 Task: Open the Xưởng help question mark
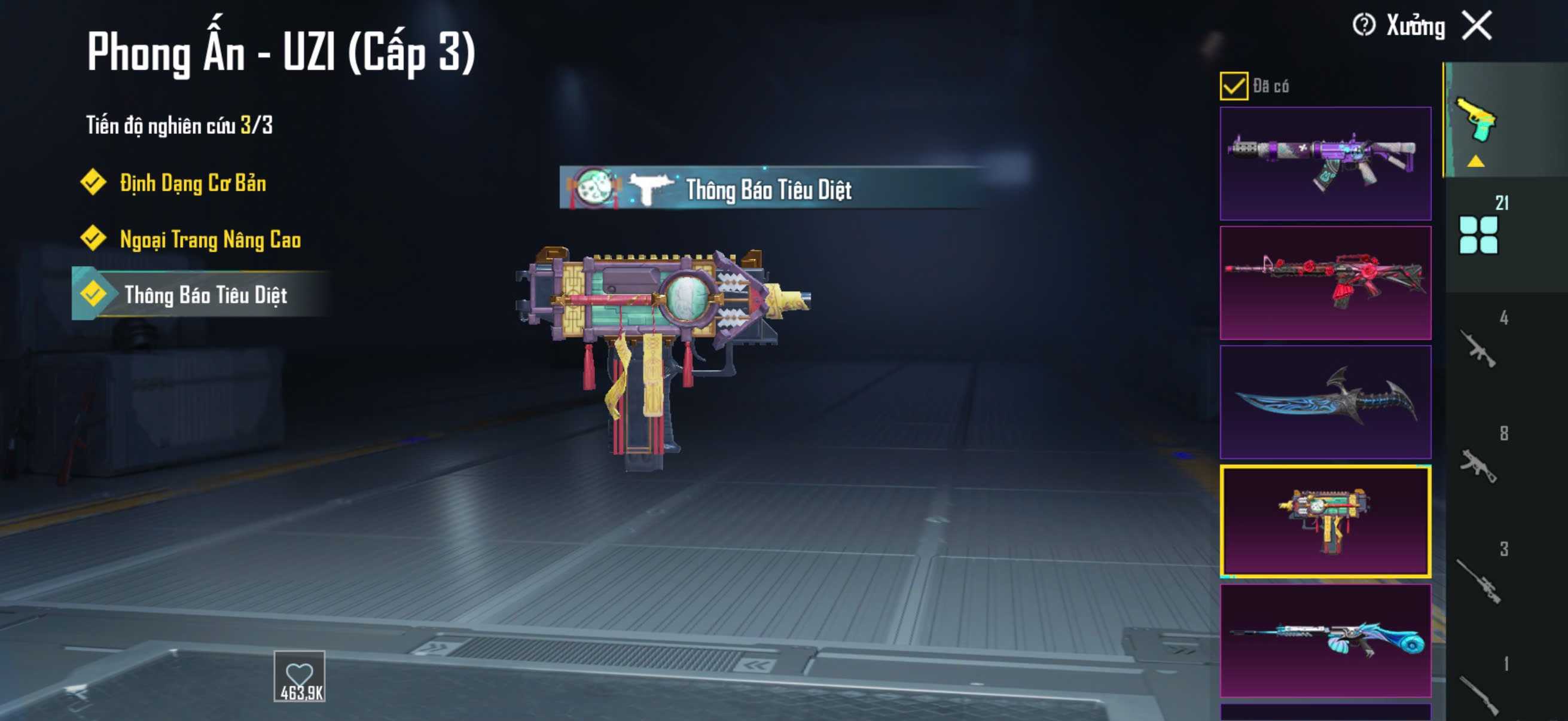[1363, 26]
